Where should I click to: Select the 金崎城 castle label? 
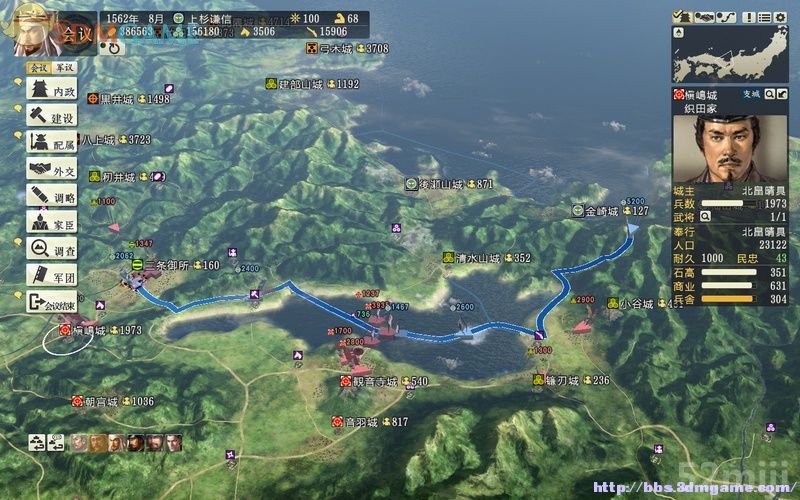pyautogui.click(x=603, y=211)
